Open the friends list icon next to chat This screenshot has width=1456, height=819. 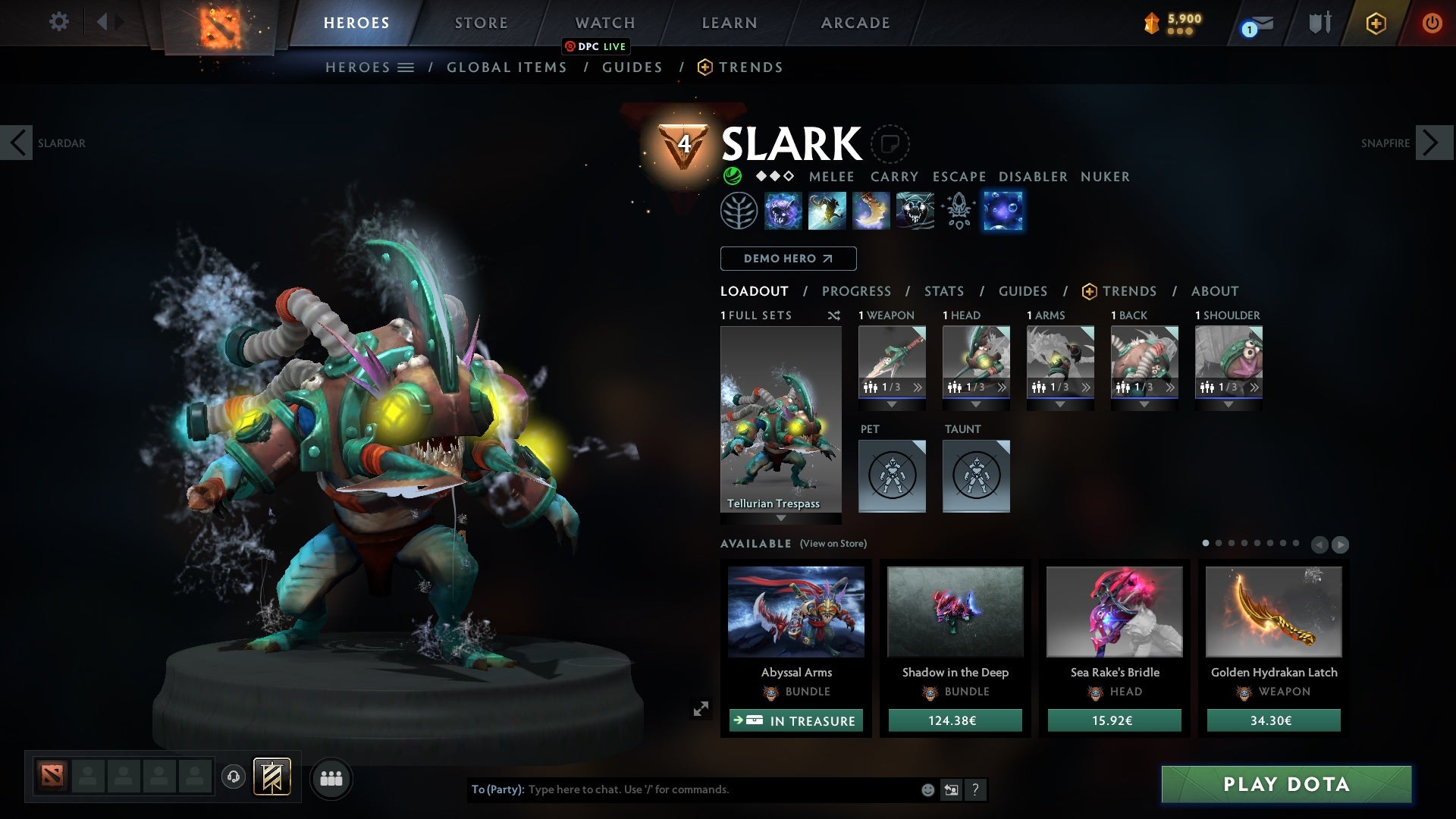332,778
